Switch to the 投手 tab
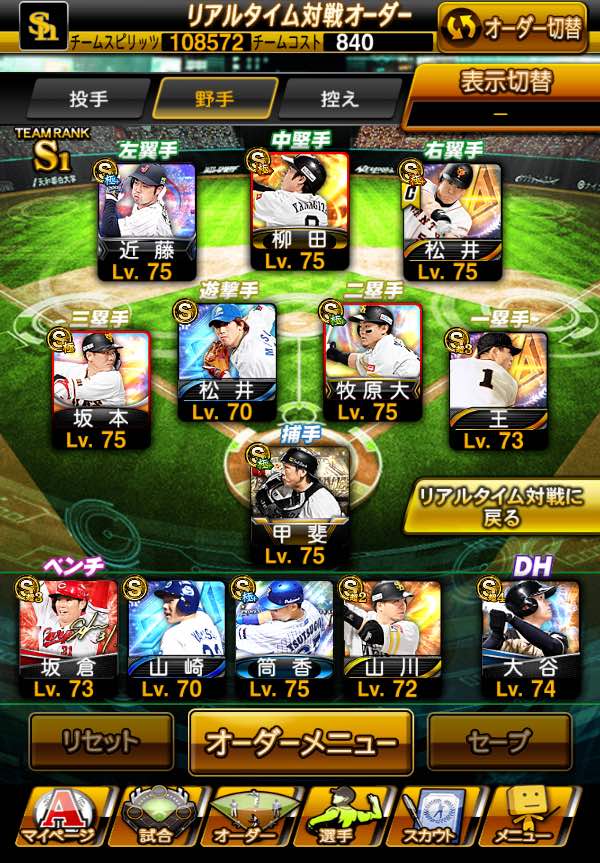Screen dimensions: 600x863 88,100
